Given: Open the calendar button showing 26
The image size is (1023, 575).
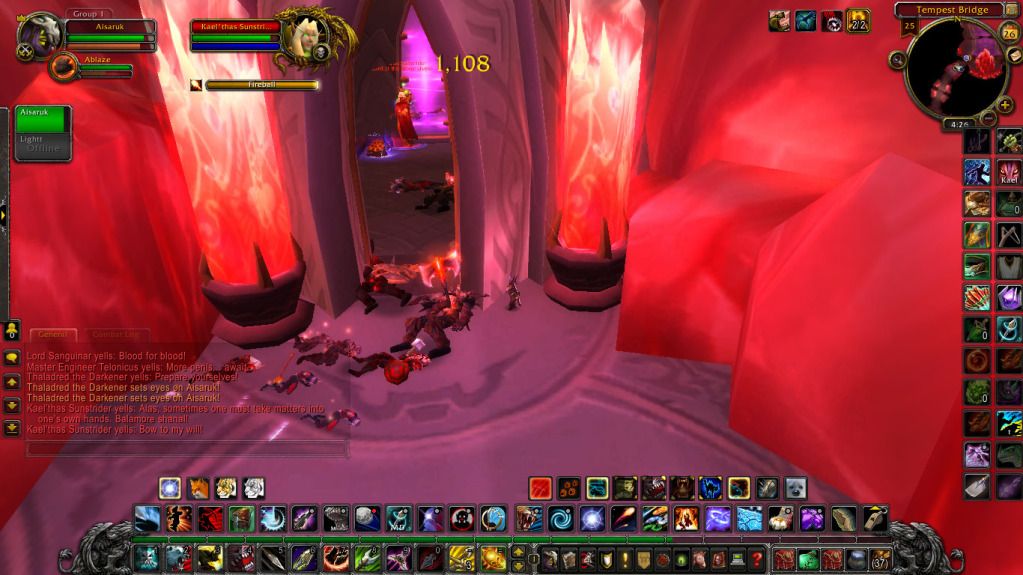Looking at the screenshot, I should 1009,33.
